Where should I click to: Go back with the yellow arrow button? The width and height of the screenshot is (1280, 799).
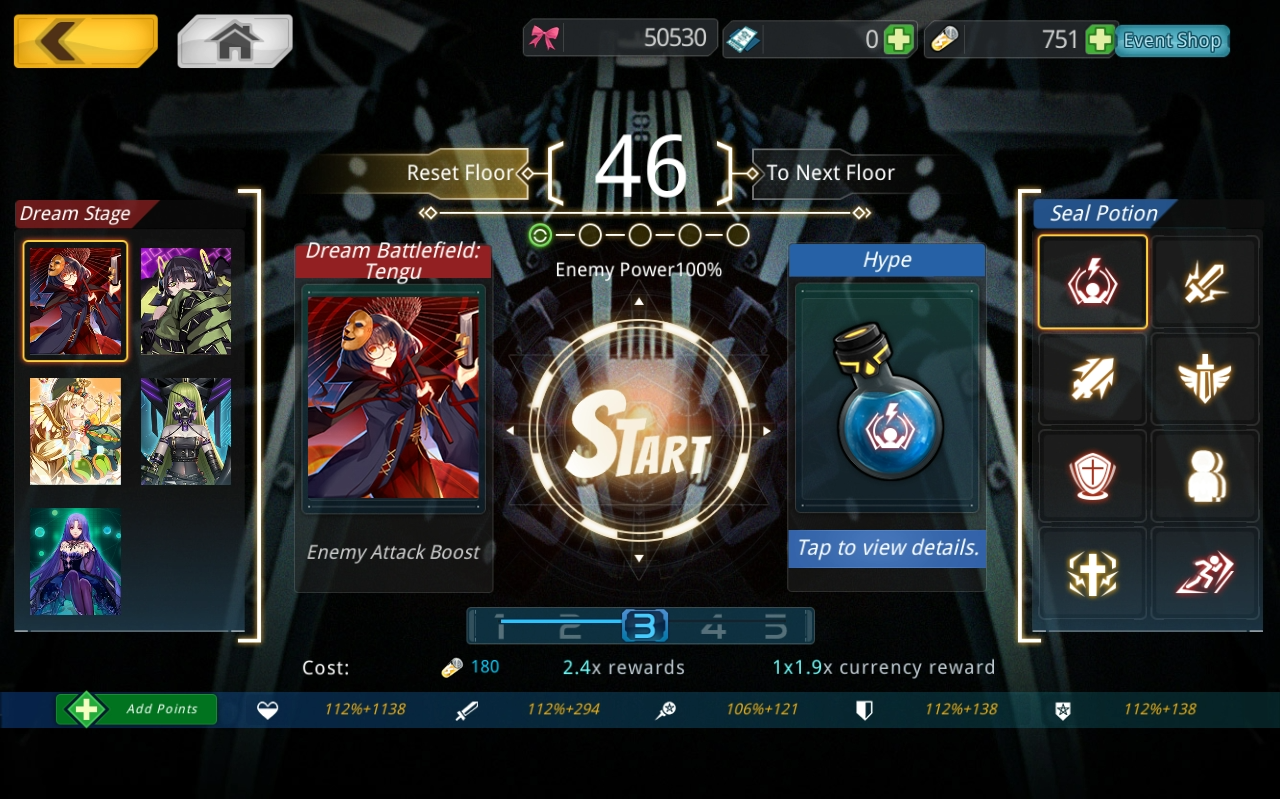[x=85, y=41]
